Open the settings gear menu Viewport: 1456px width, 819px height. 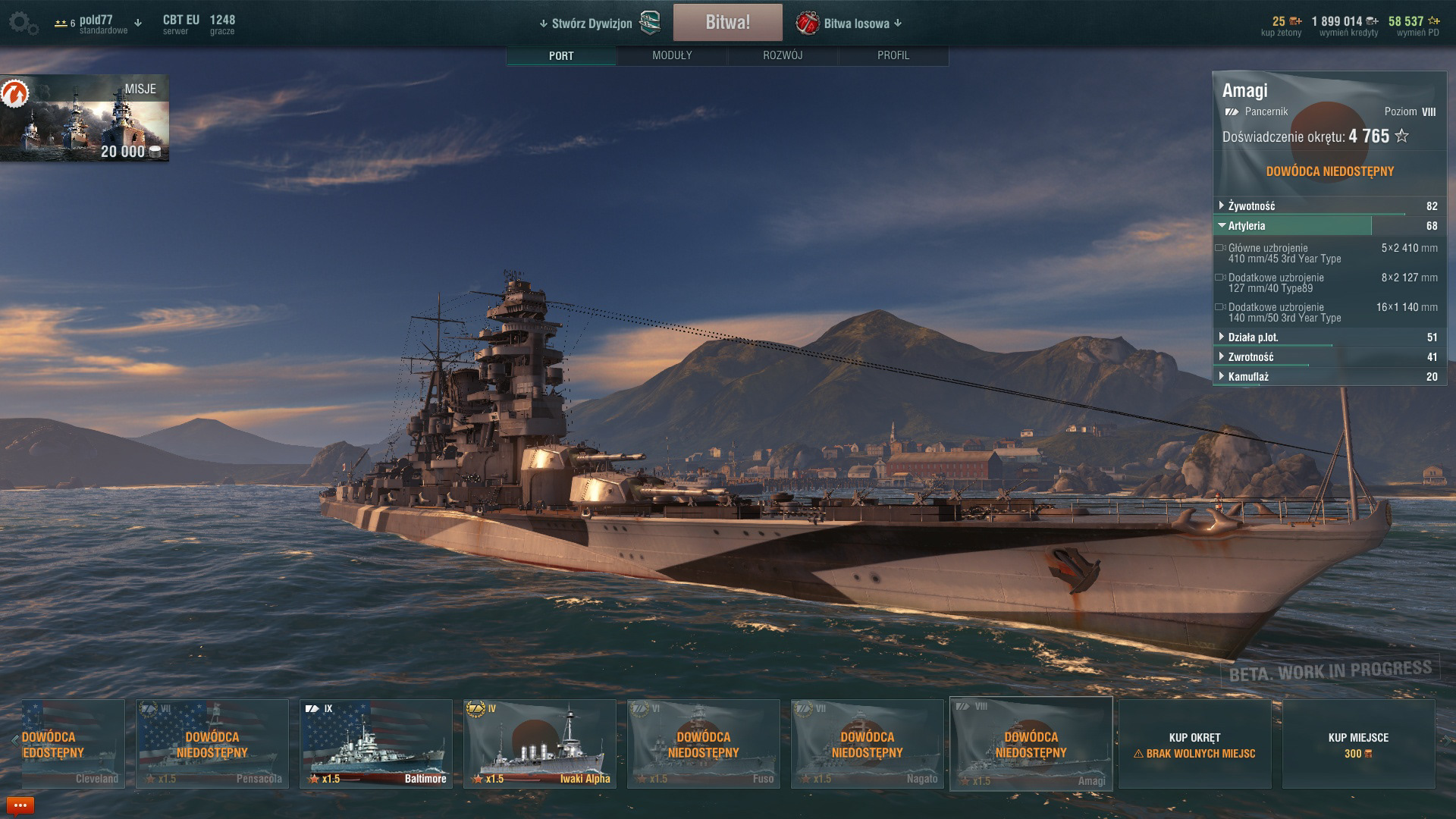tap(24, 24)
